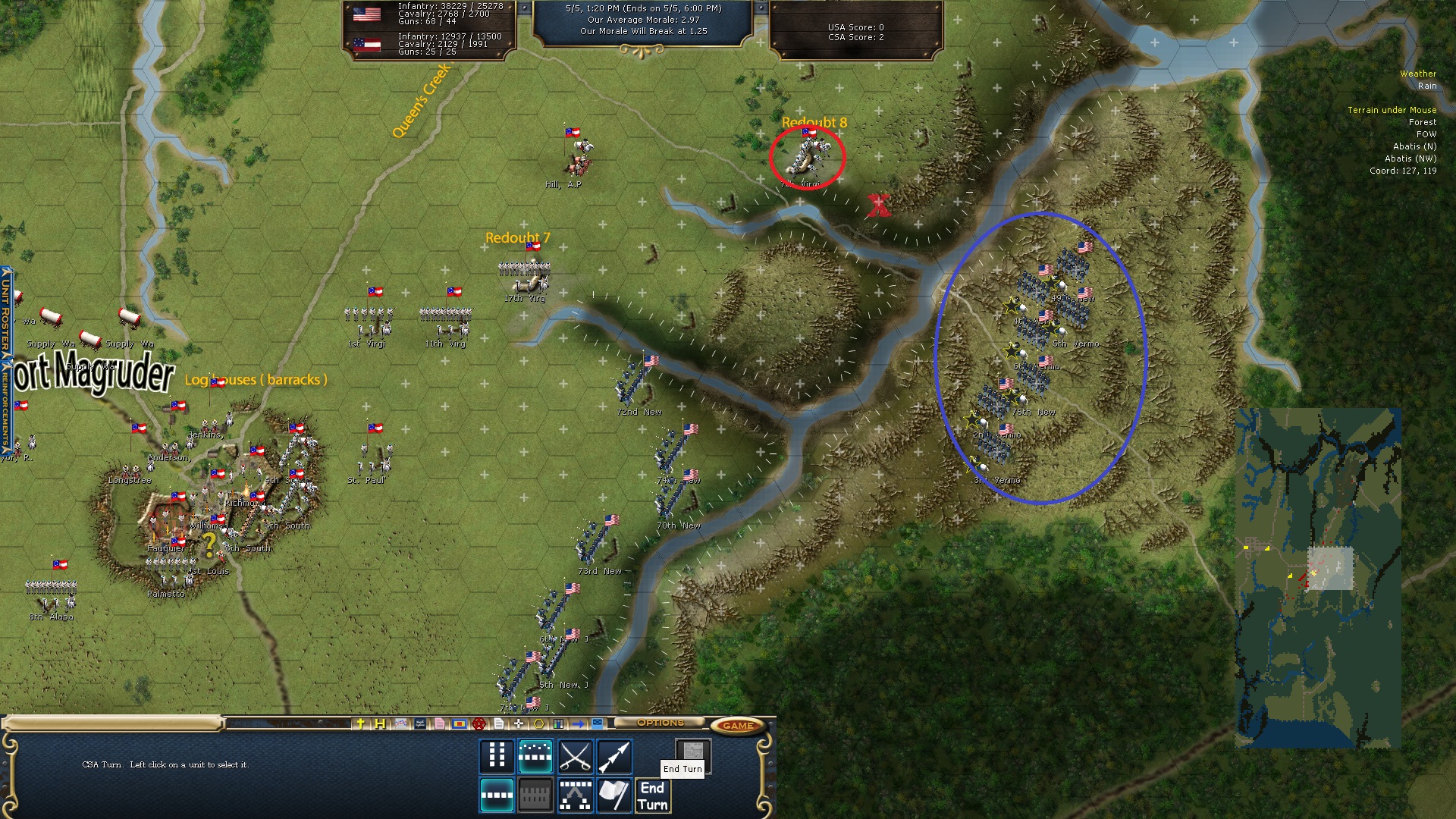Screen dimensions: 1456x819
Task: Click the blue arrow toolbar icon
Action: (x=578, y=723)
